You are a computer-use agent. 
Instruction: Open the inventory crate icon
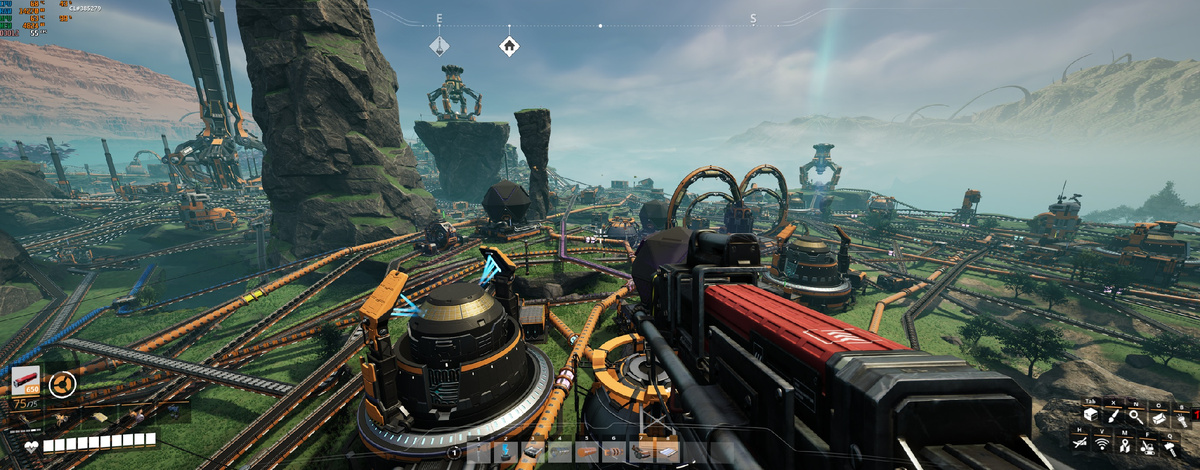click(x=1091, y=415)
